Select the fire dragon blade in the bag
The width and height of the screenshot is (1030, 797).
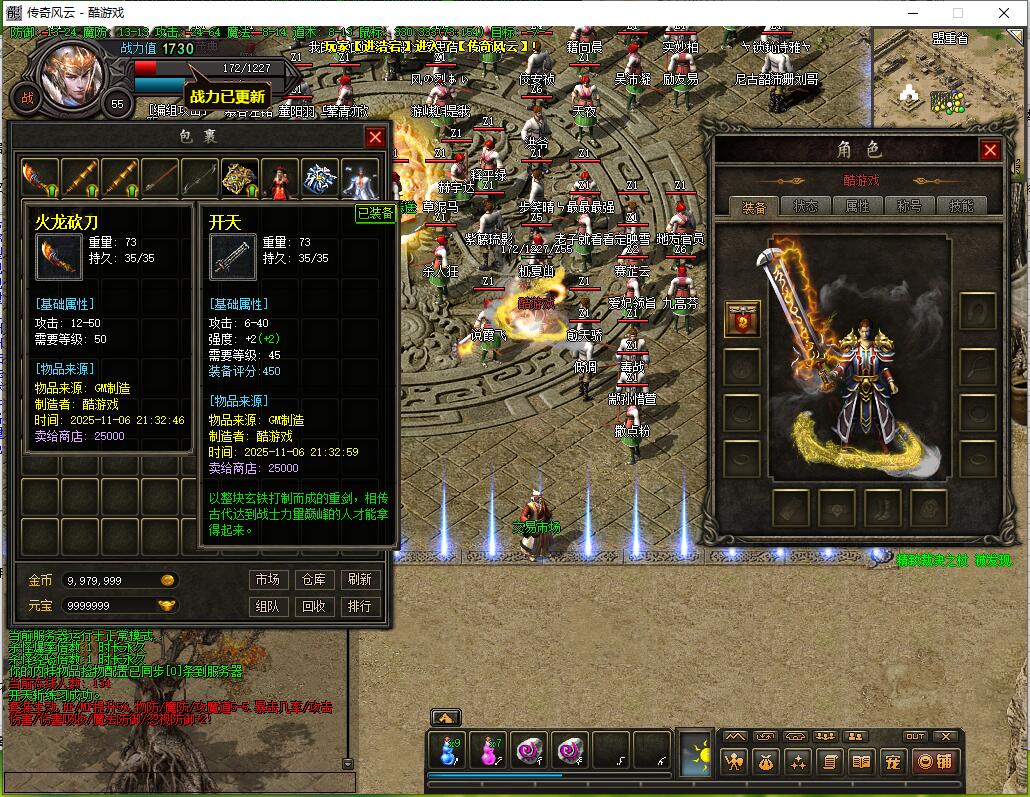[40, 178]
